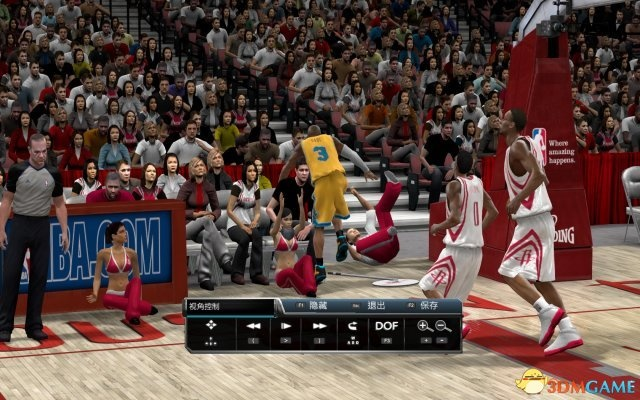Viewport: 640px width, 400px height.
Task: Click the camera rotate arrow icon
Action: 352,326
